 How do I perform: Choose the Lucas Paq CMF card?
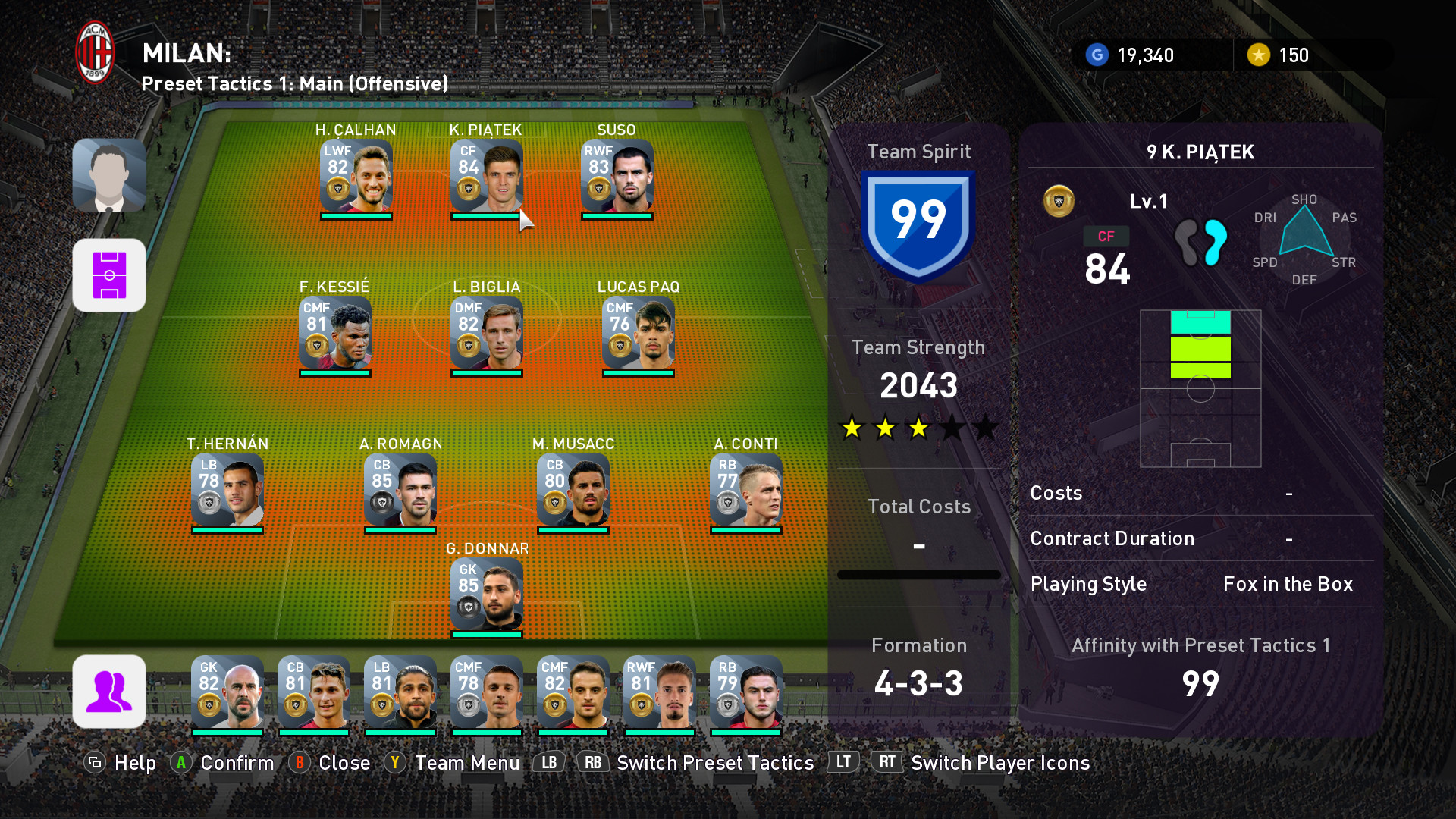tap(638, 333)
